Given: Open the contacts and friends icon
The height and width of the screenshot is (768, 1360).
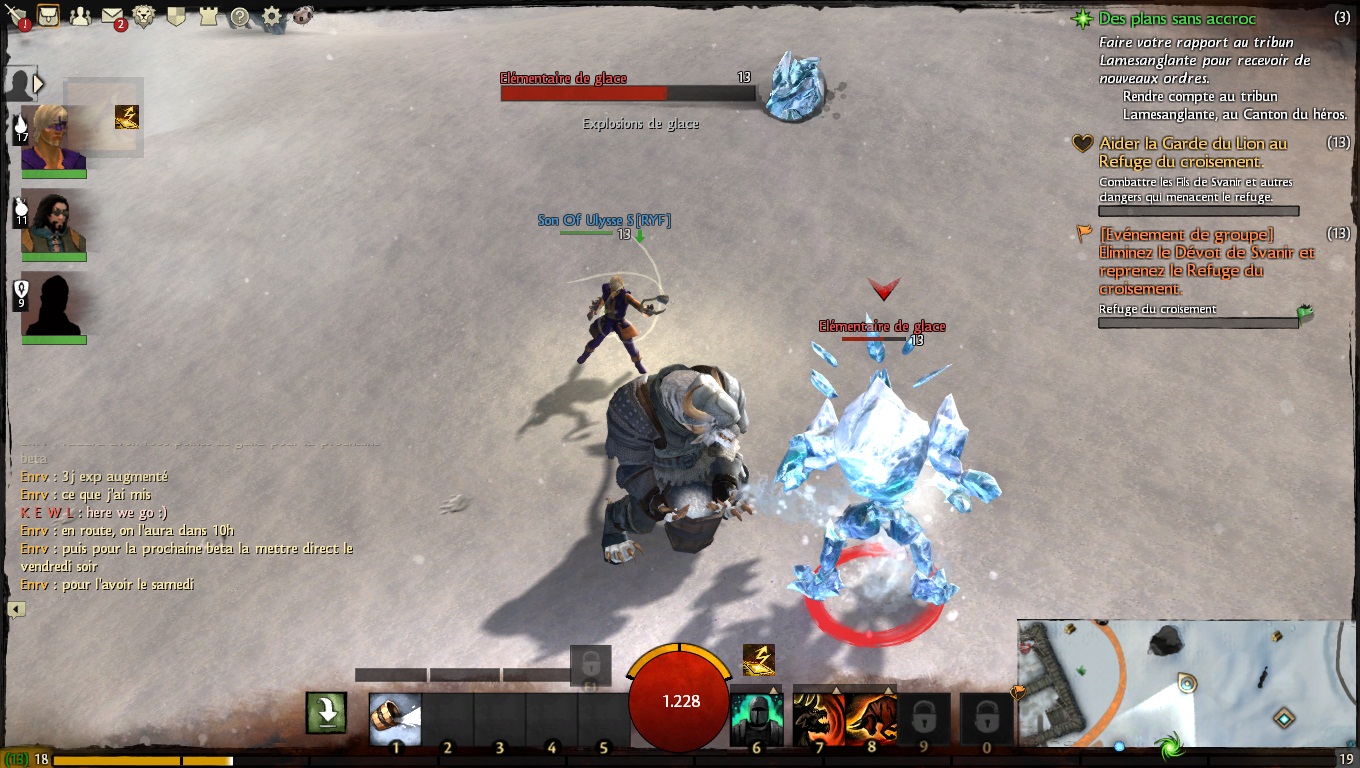Looking at the screenshot, I should tap(80, 16).
